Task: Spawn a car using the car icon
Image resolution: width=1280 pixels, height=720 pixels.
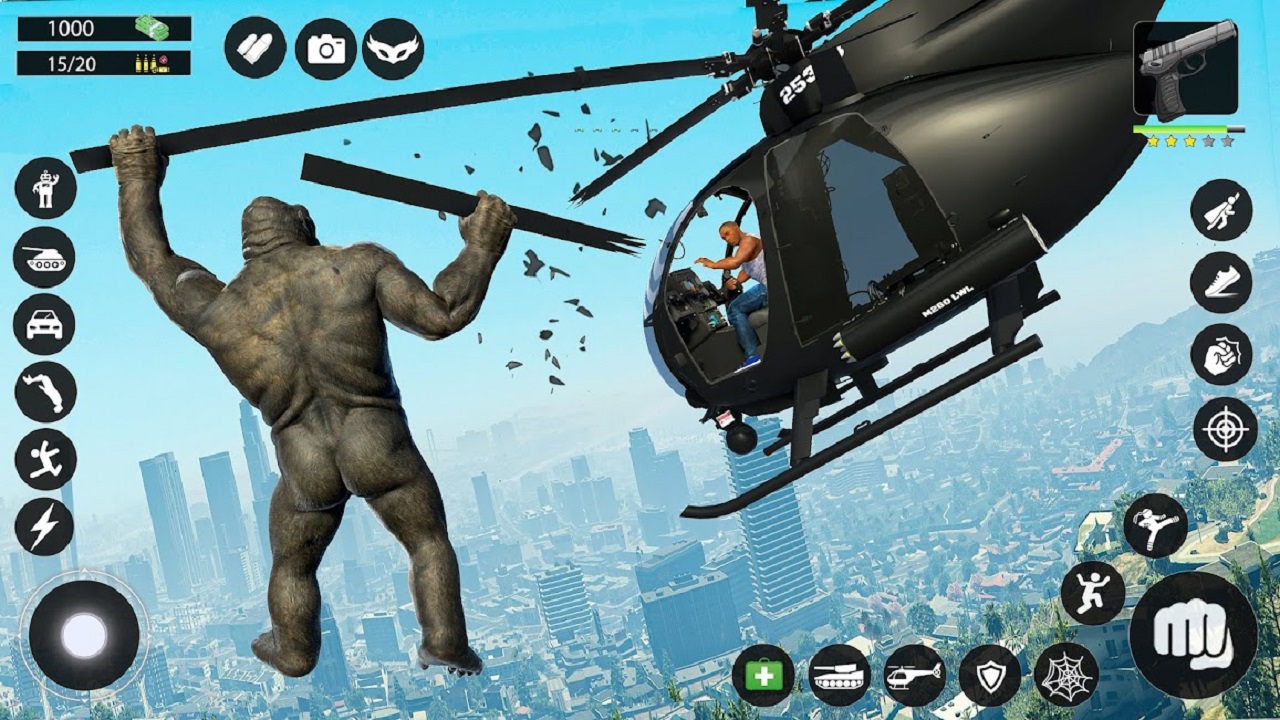Action: [44, 323]
